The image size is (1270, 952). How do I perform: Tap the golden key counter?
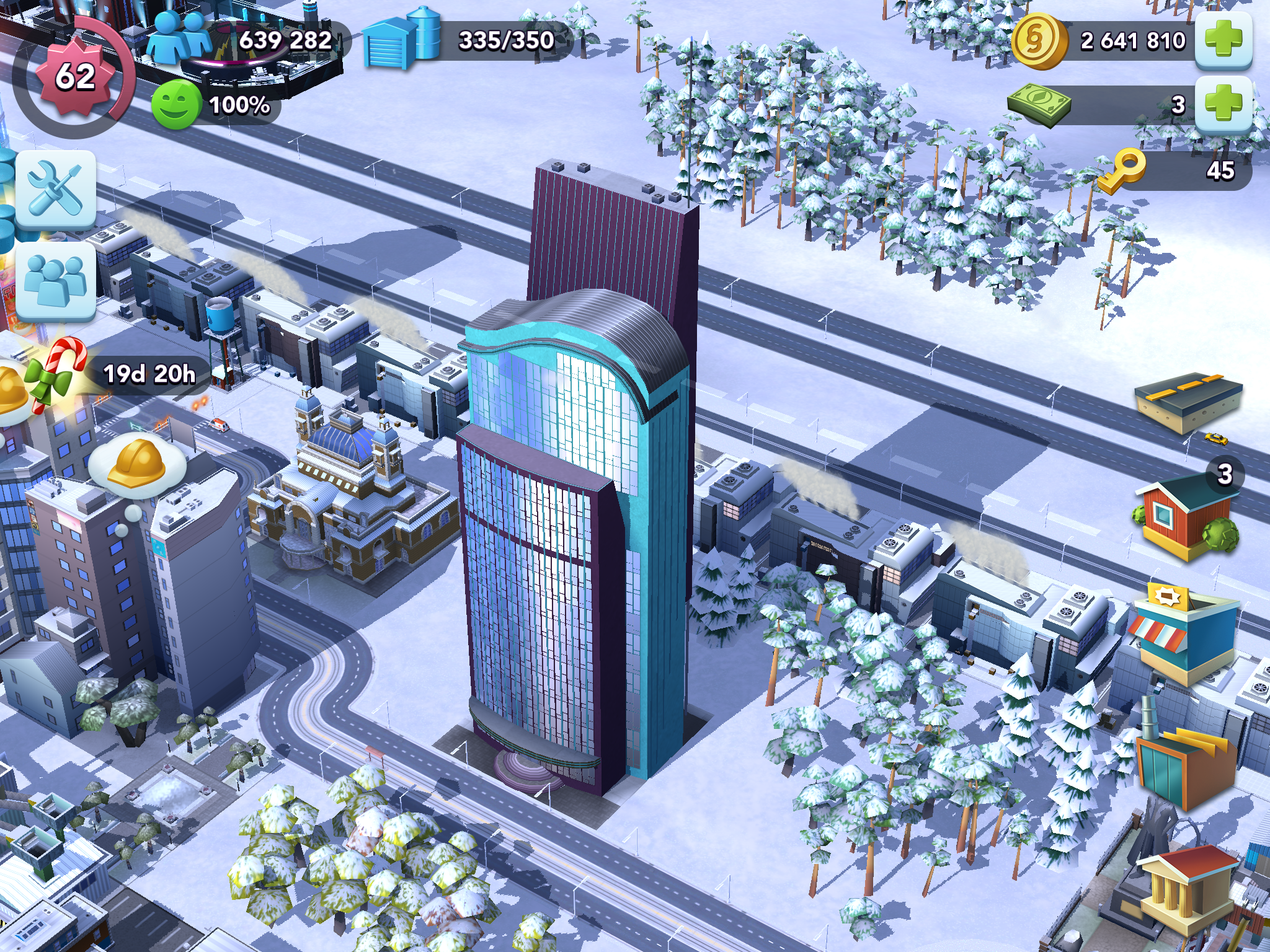click(1122, 170)
